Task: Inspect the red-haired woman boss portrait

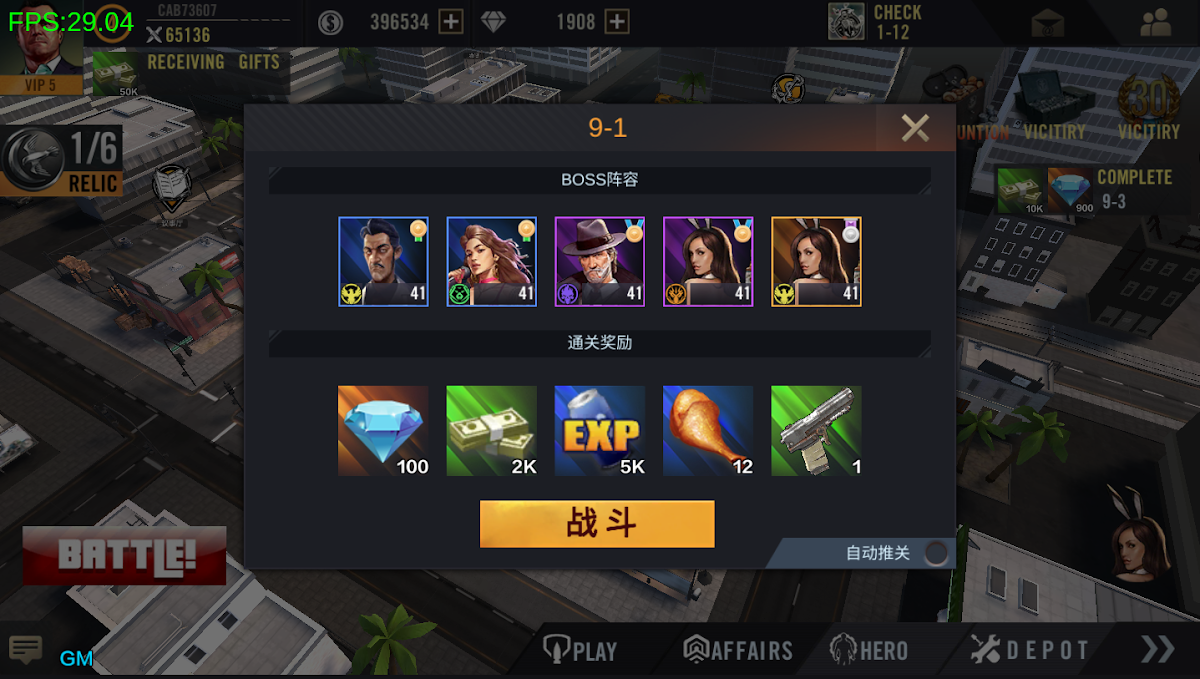Action: pyautogui.click(x=491, y=262)
